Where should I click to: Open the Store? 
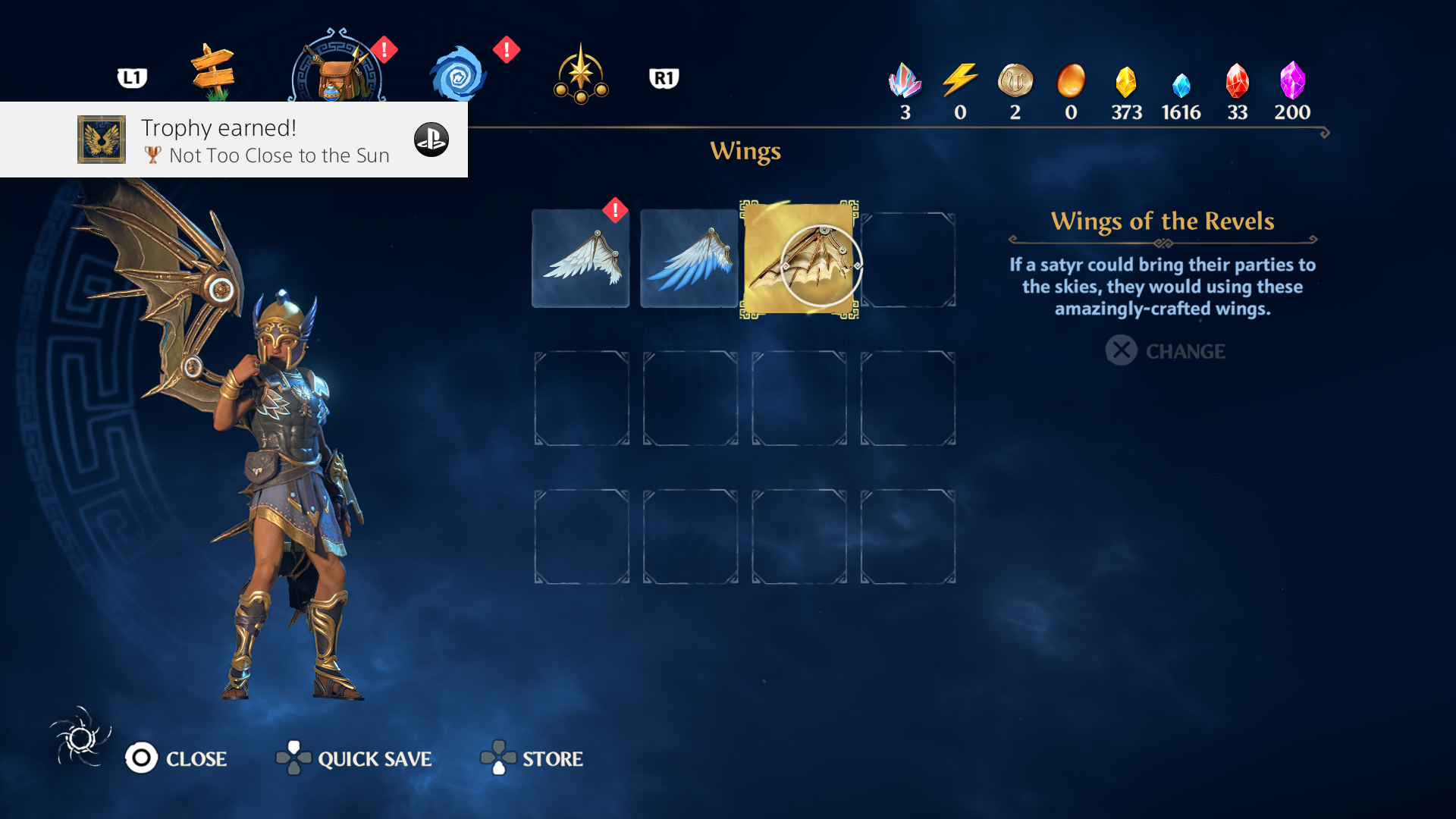click(532, 758)
